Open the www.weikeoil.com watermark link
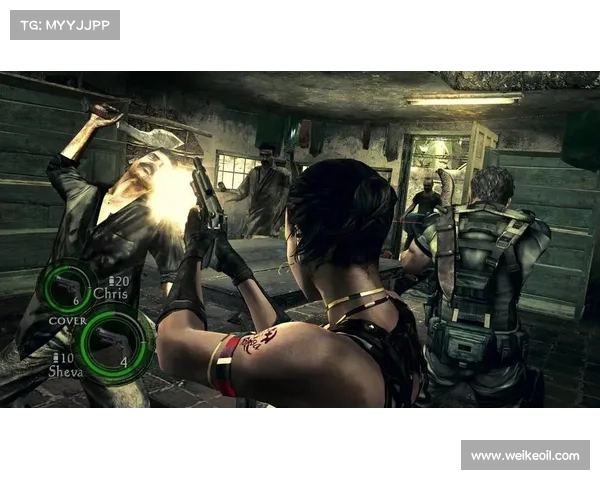The height and width of the screenshot is (480, 600). pos(524,456)
